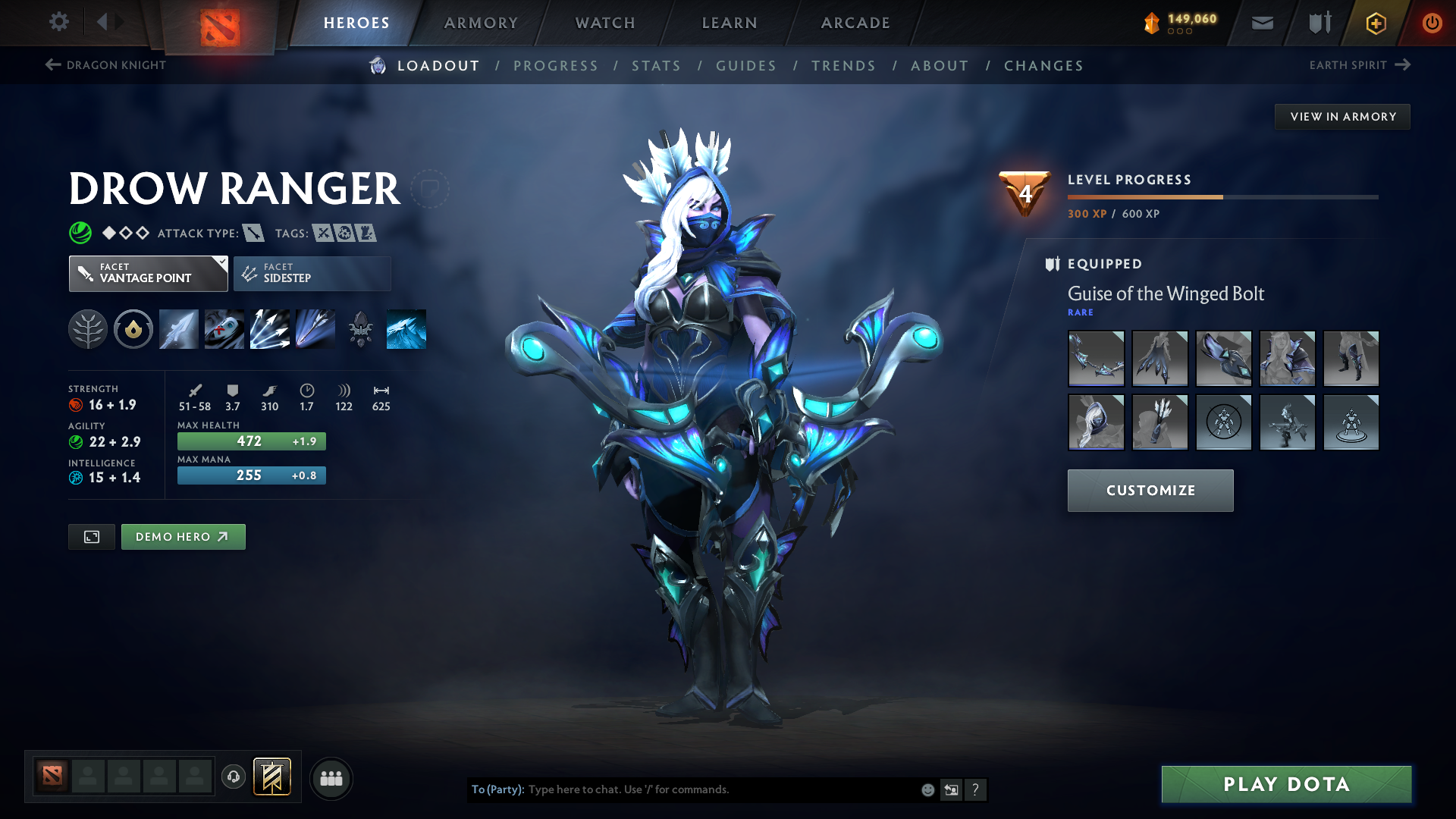Open the Gust ability icon
The height and width of the screenshot is (819, 1456).
coord(224,328)
